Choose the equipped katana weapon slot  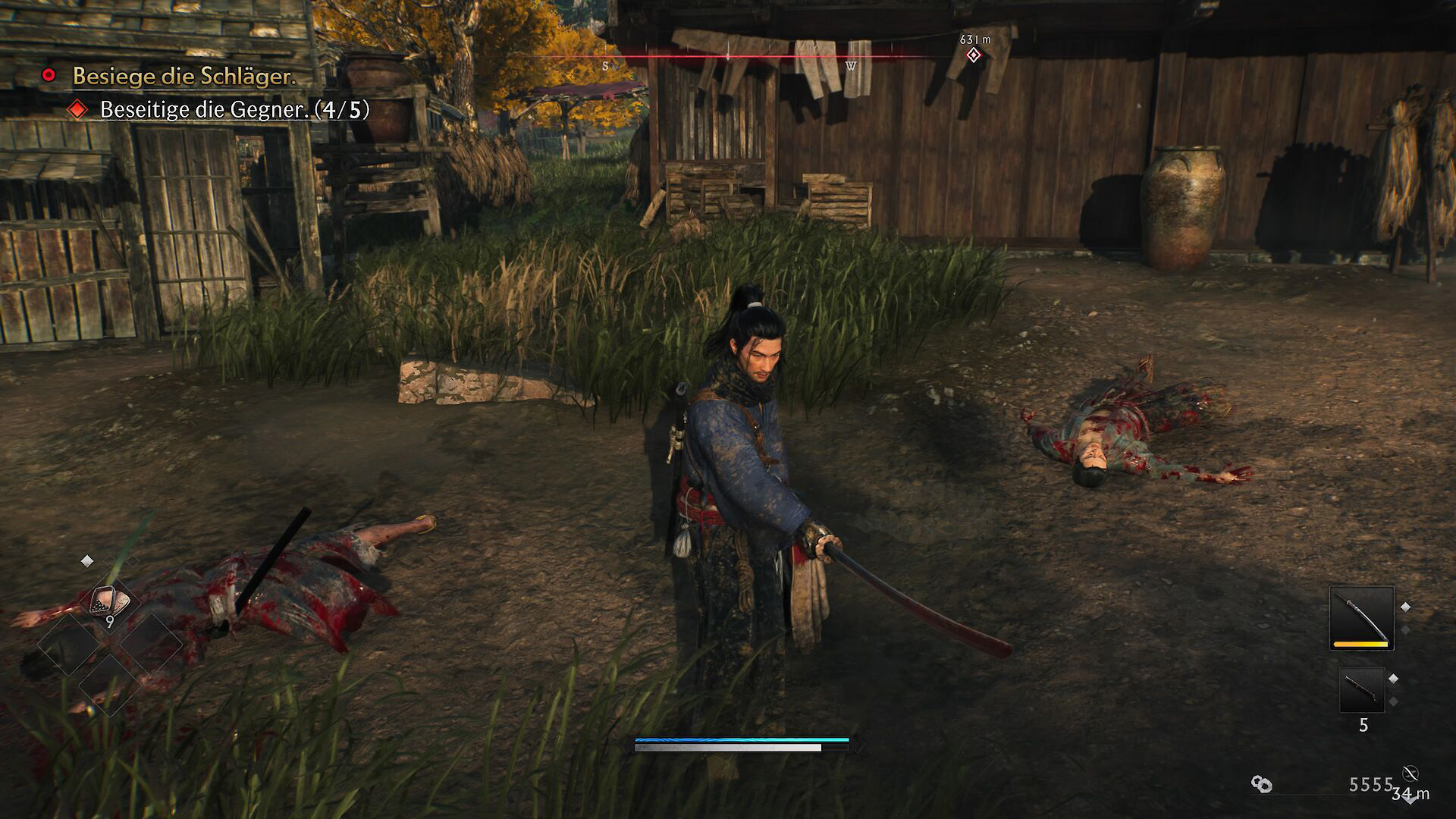[1361, 617]
